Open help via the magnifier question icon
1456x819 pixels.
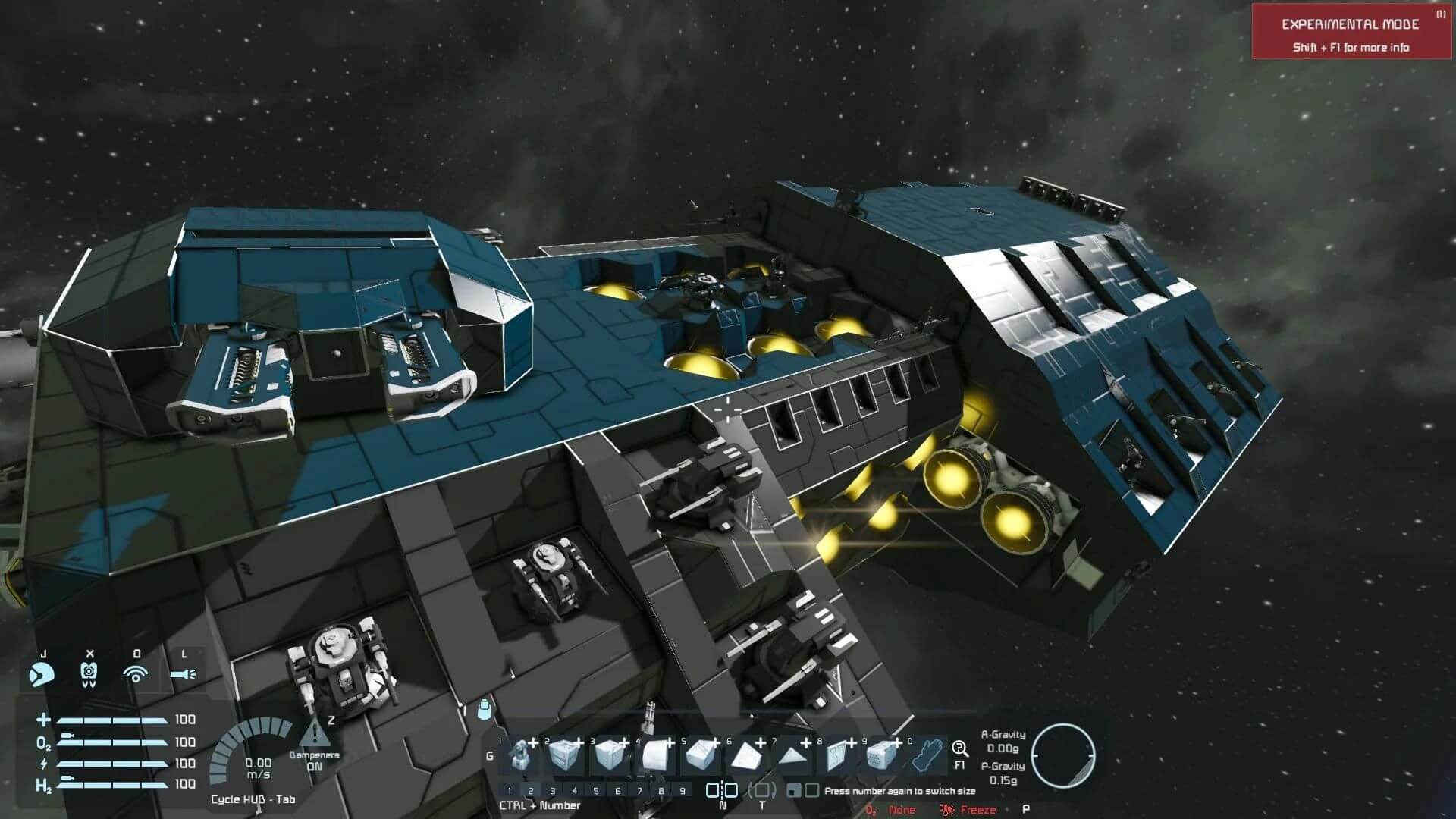[960, 749]
